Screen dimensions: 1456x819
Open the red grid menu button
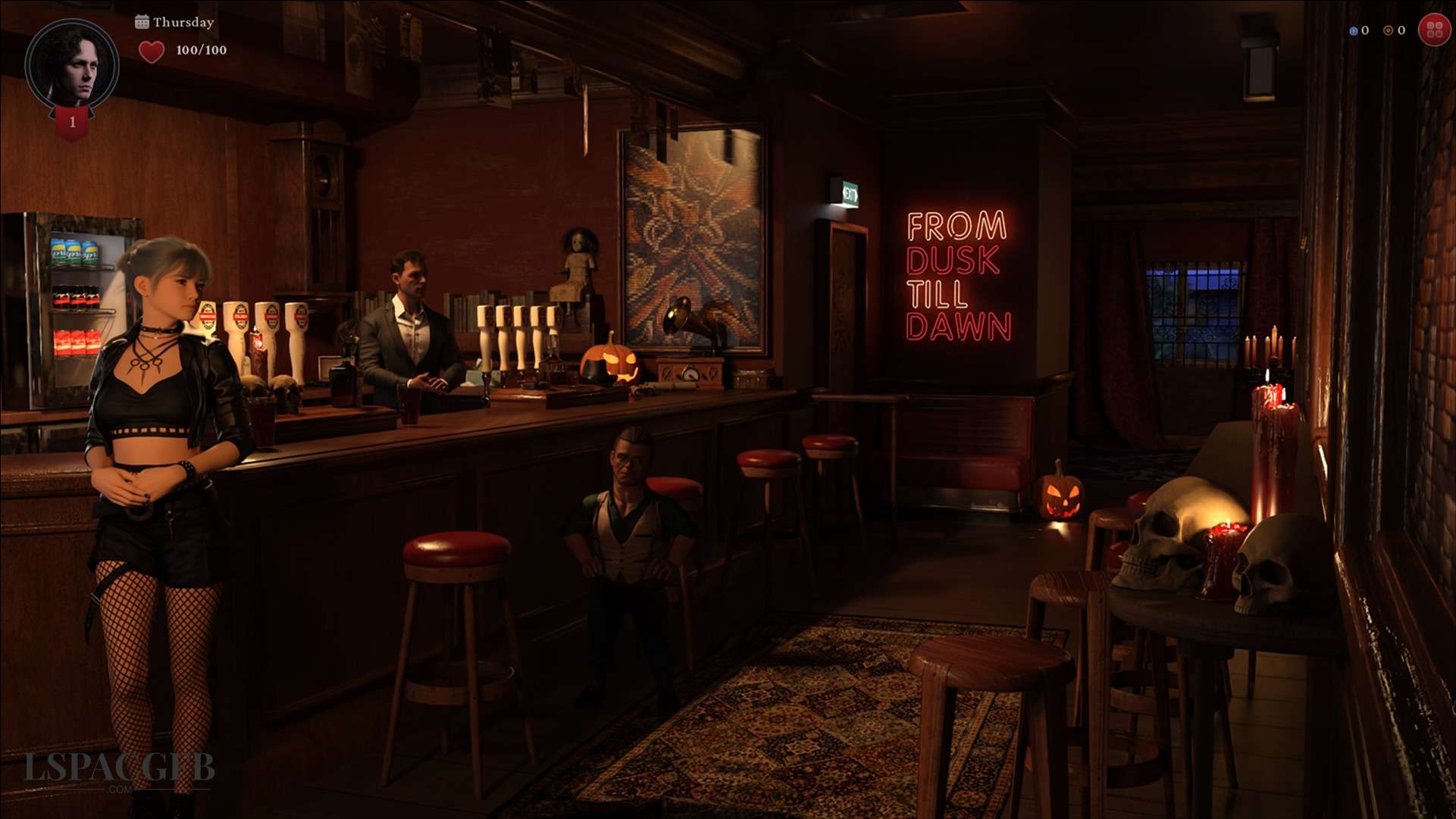click(1434, 30)
